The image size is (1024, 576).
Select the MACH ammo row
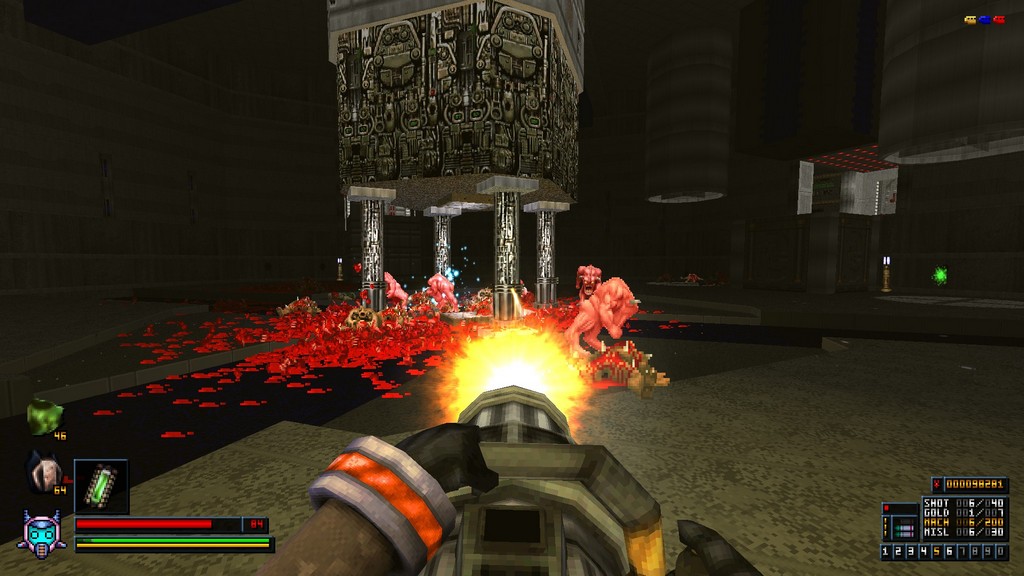[964, 522]
